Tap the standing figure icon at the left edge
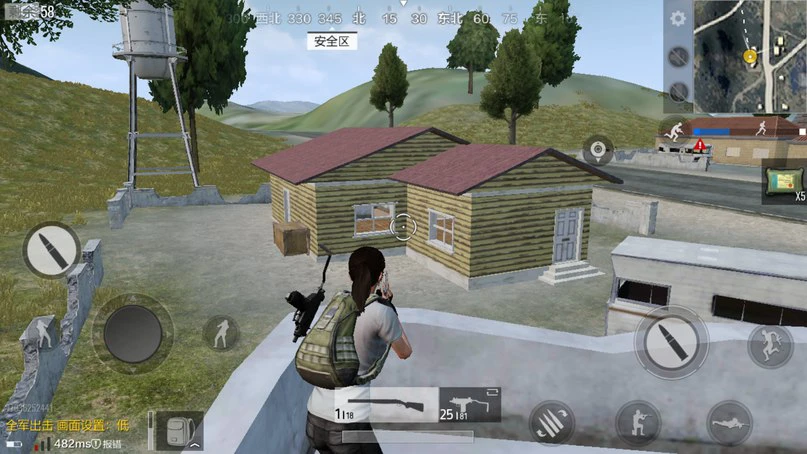Image resolution: width=807 pixels, height=454 pixels. tap(42, 331)
